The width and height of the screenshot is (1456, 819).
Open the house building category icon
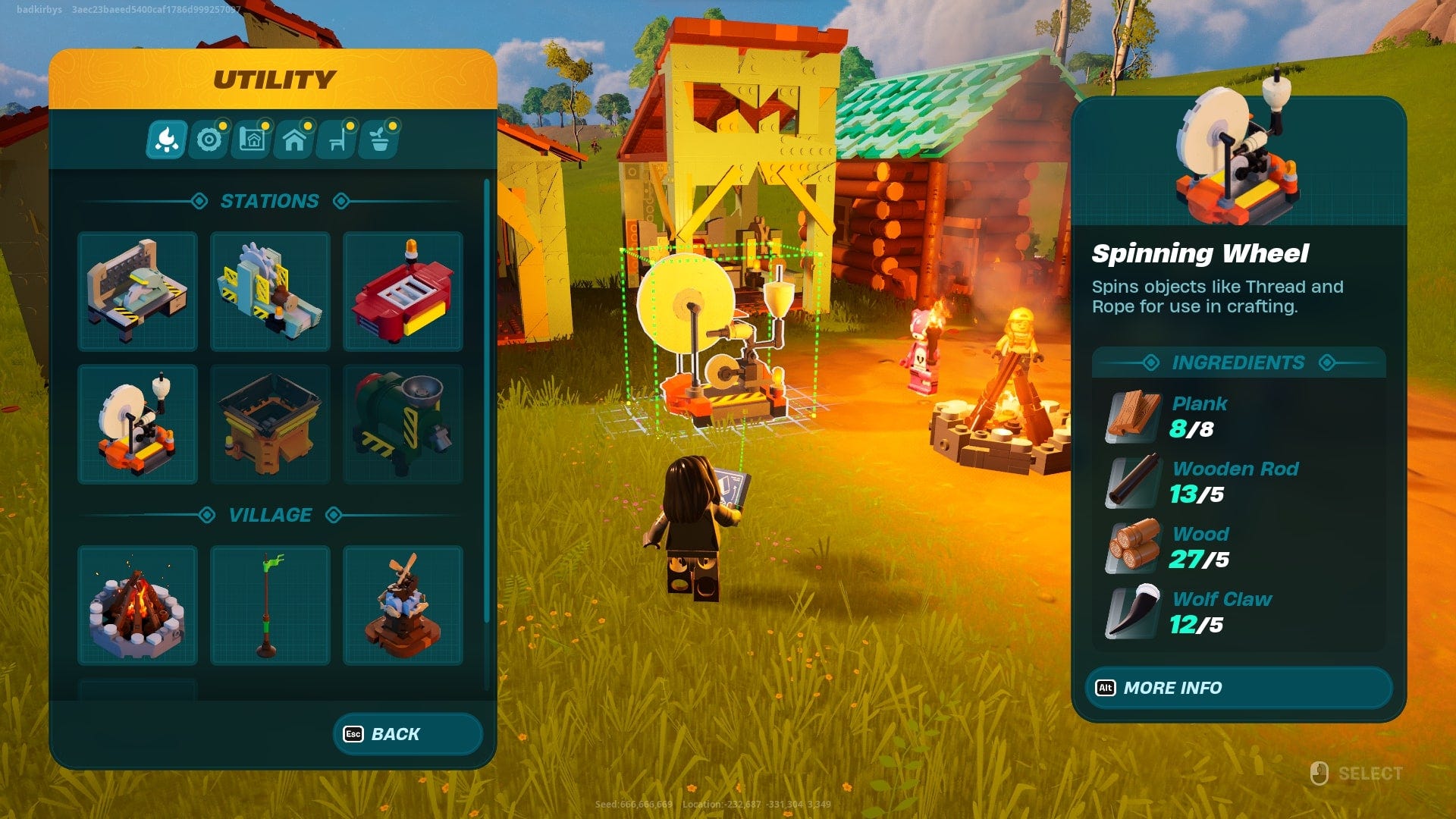point(293,139)
